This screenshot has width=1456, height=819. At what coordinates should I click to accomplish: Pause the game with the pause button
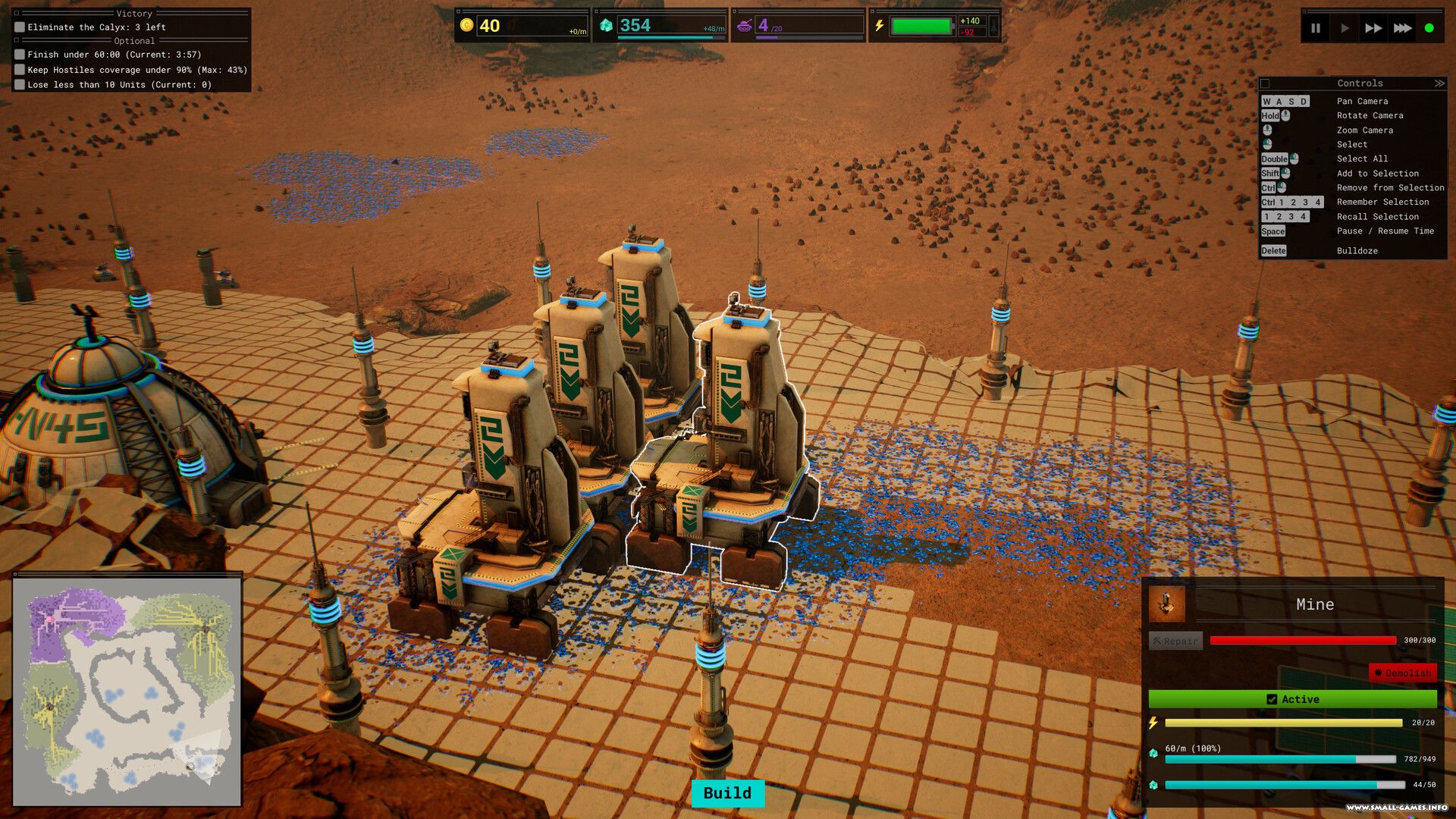tap(1316, 28)
